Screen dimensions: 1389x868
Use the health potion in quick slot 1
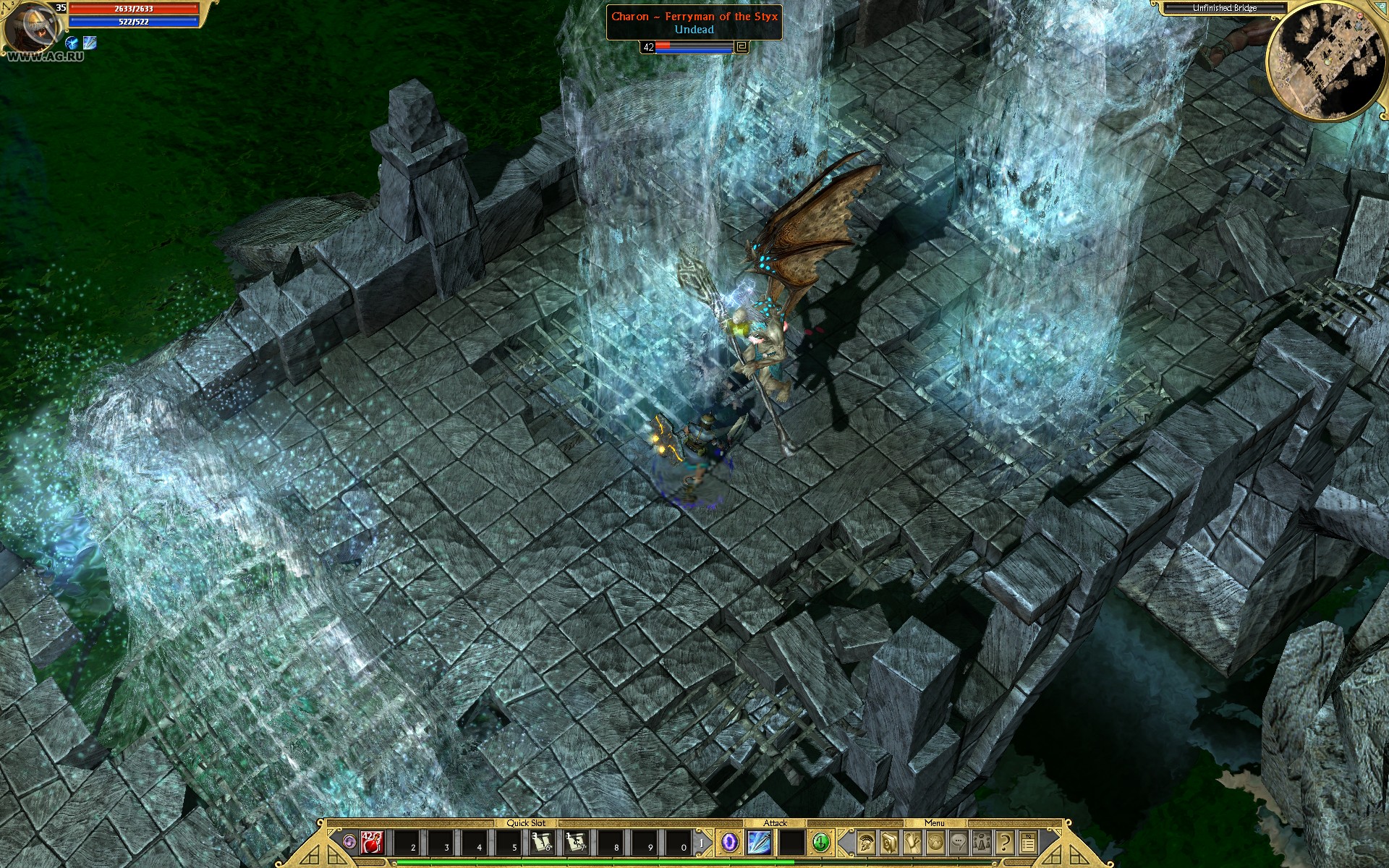(x=370, y=842)
